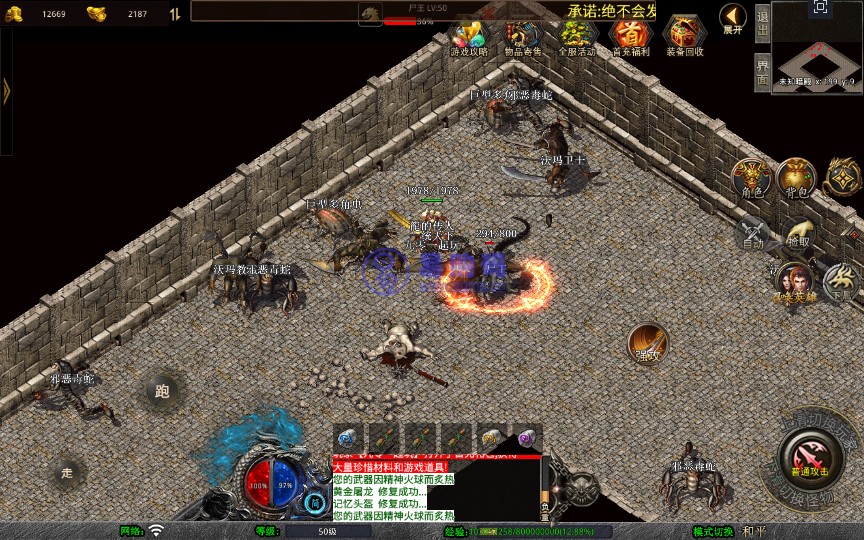The image size is (864, 540).
Task: Click the 界面 interface button
Action: pos(762,72)
